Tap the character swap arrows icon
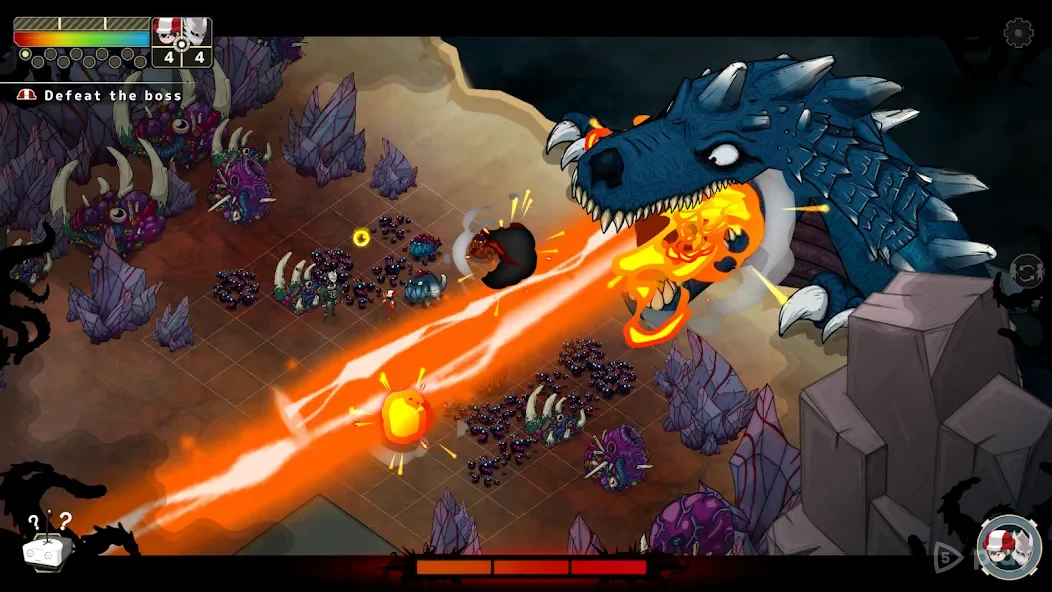This screenshot has width=1052, height=592. [1027, 270]
